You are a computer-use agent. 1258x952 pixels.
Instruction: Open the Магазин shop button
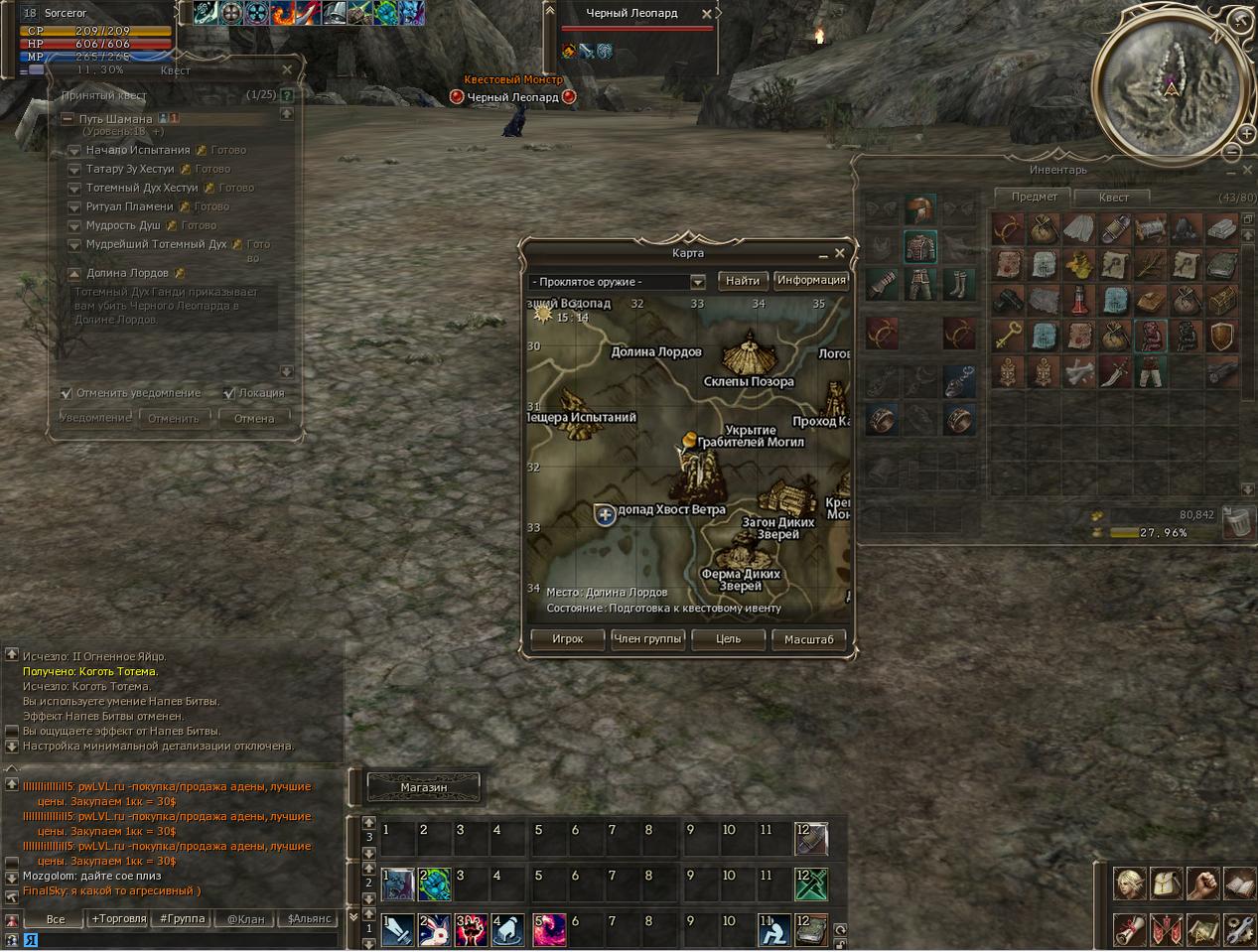(424, 787)
